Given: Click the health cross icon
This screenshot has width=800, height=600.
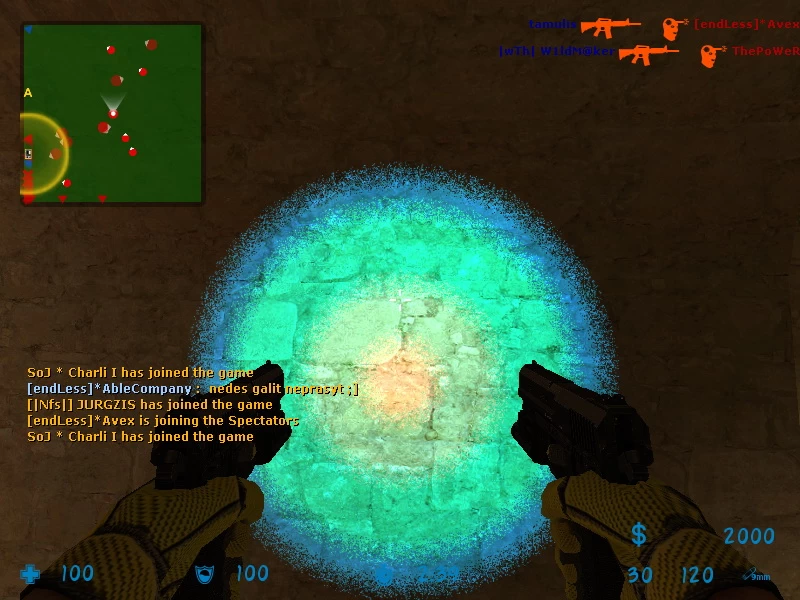Looking at the screenshot, I should [31, 574].
